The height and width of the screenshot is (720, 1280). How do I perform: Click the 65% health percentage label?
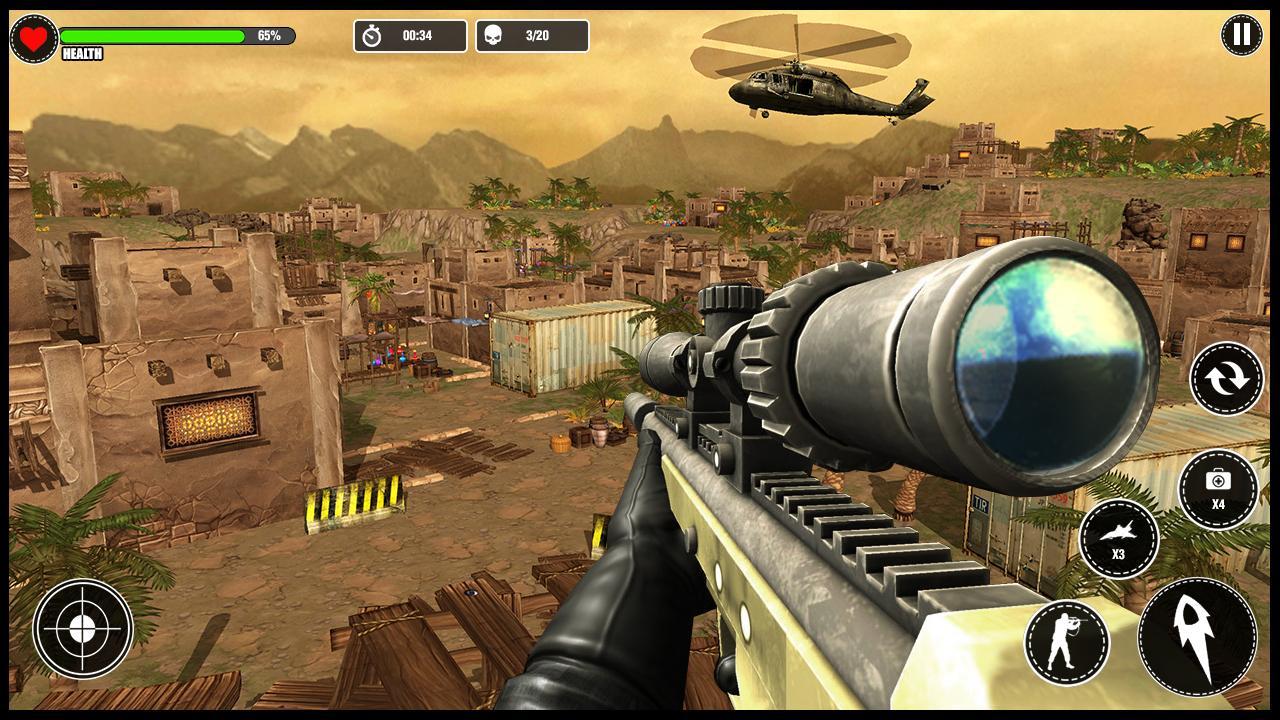point(270,33)
